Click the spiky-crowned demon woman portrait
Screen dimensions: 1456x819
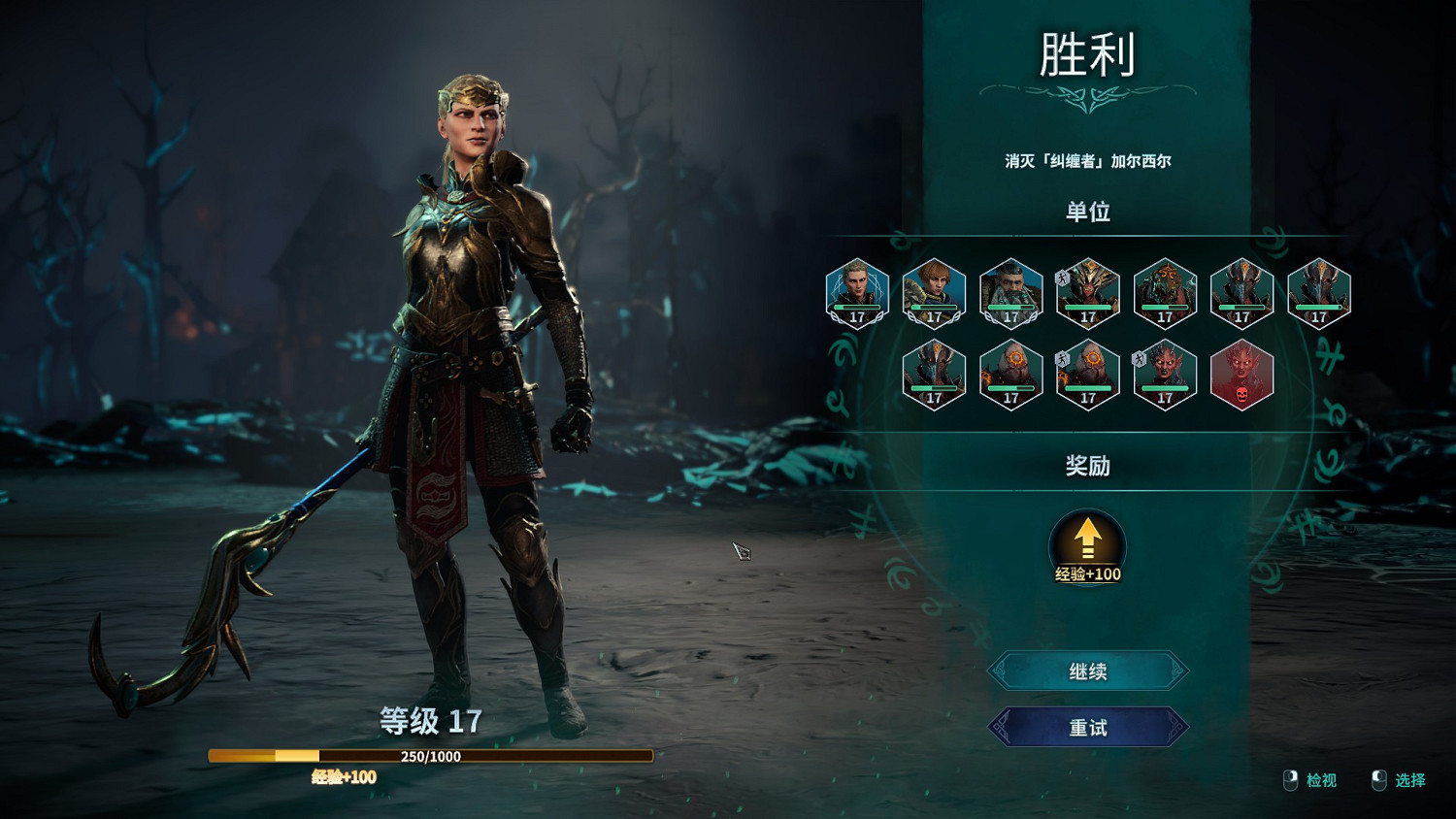click(x=1164, y=377)
